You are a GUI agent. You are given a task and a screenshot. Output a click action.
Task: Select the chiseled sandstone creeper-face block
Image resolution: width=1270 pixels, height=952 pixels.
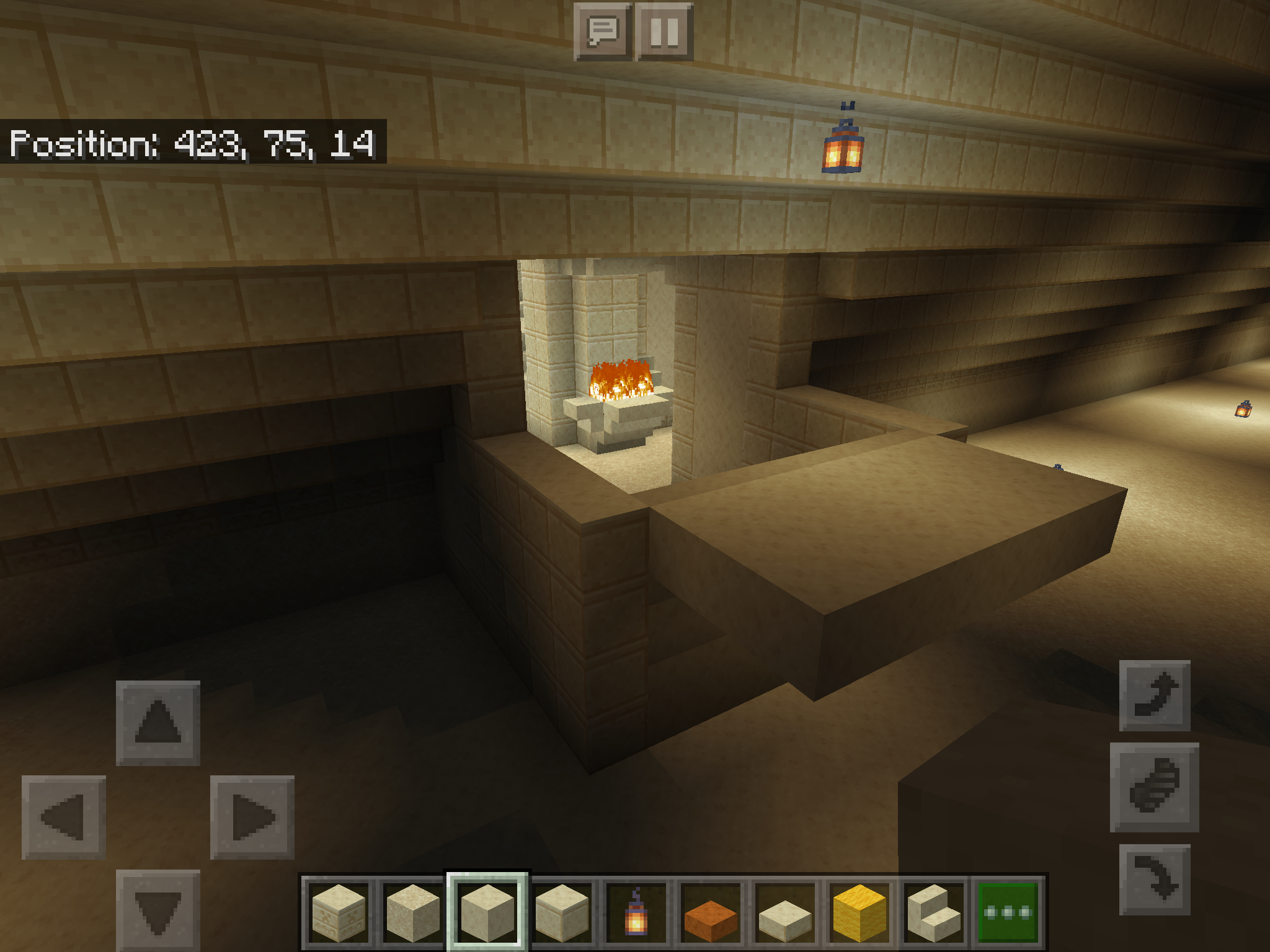click(338, 912)
